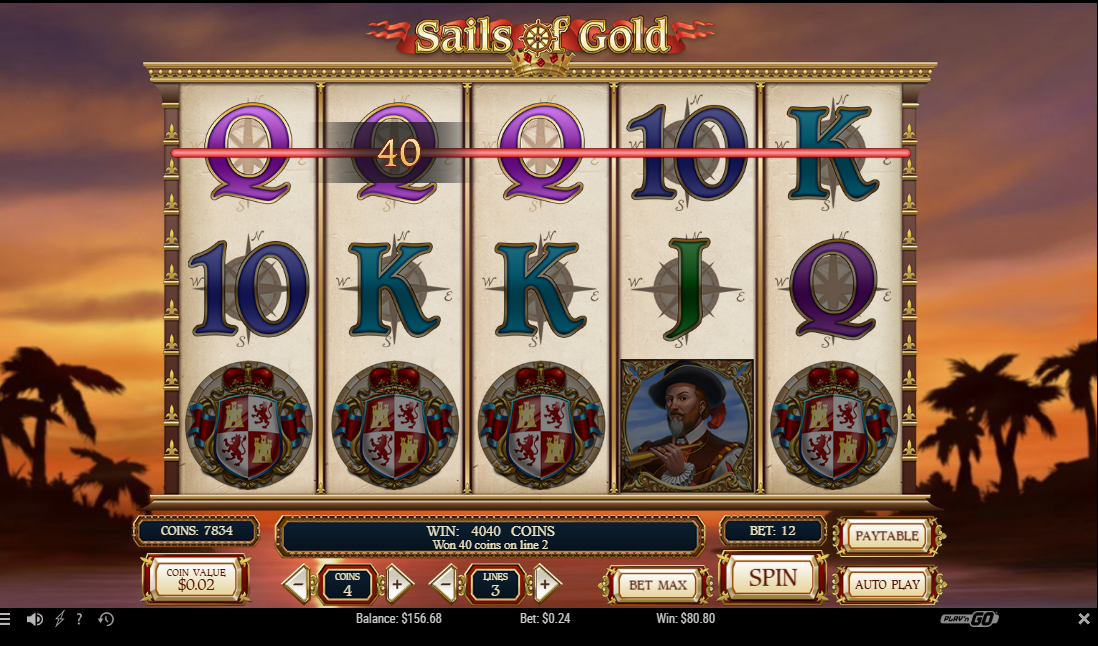Viewport: 1098px width, 646px height.
Task: Change the coin value of $0.02
Action: 196,579
